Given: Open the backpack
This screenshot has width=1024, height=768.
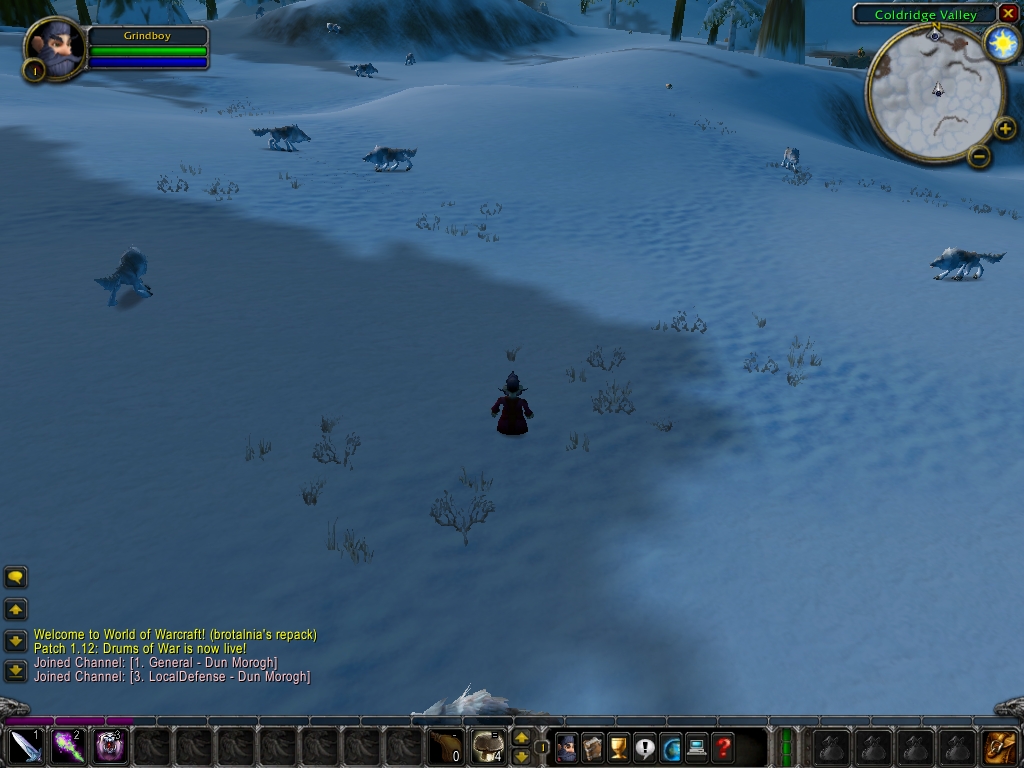Looking at the screenshot, I should pyautogui.click(x=1000, y=747).
